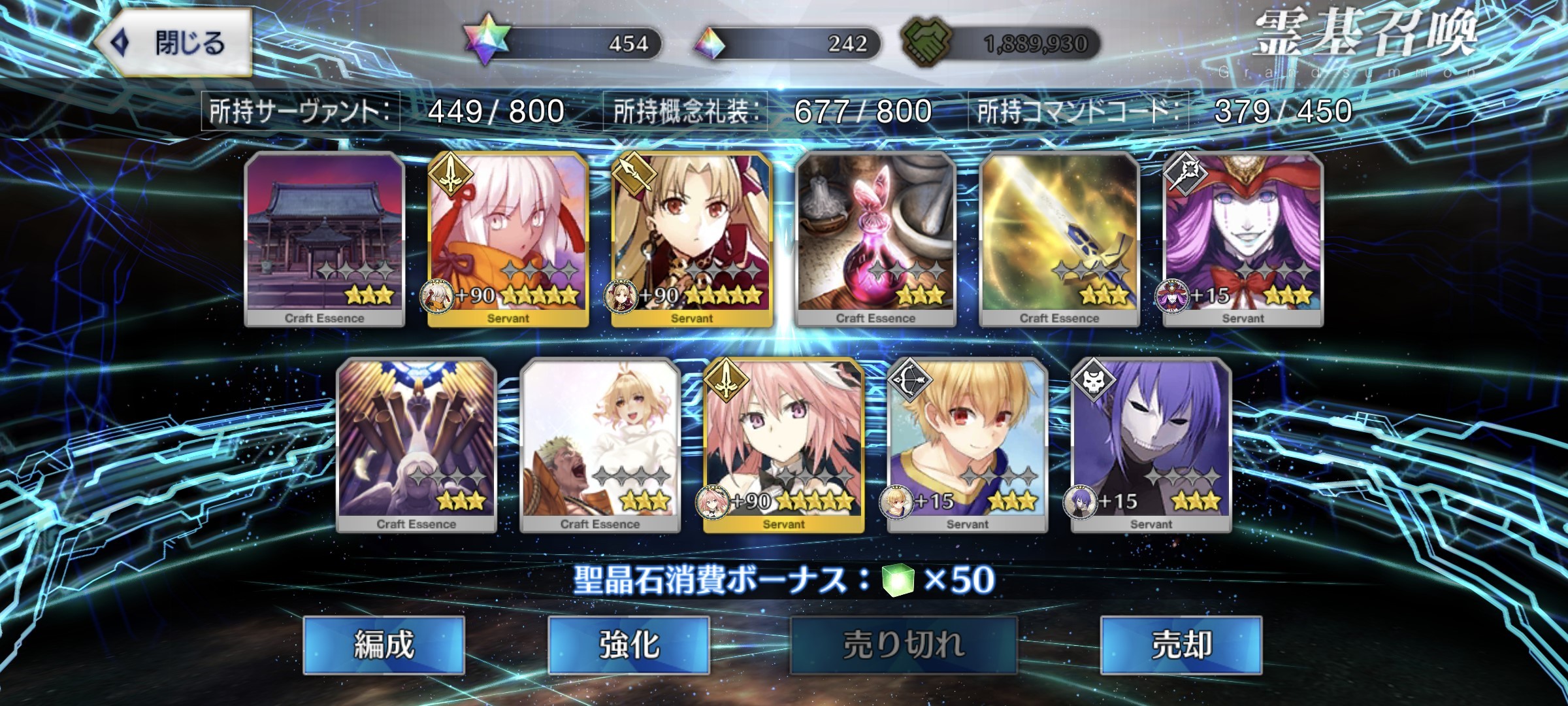Inspect the blonde twin-tail Lancer Servant card
The image size is (1568, 706).
[692, 239]
